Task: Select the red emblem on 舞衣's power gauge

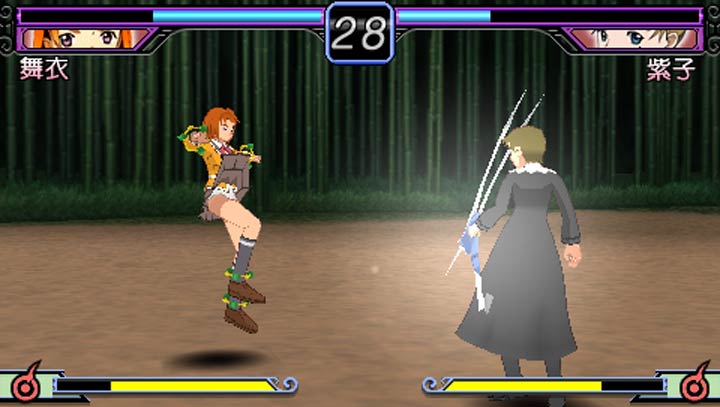Action: point(26,381)
